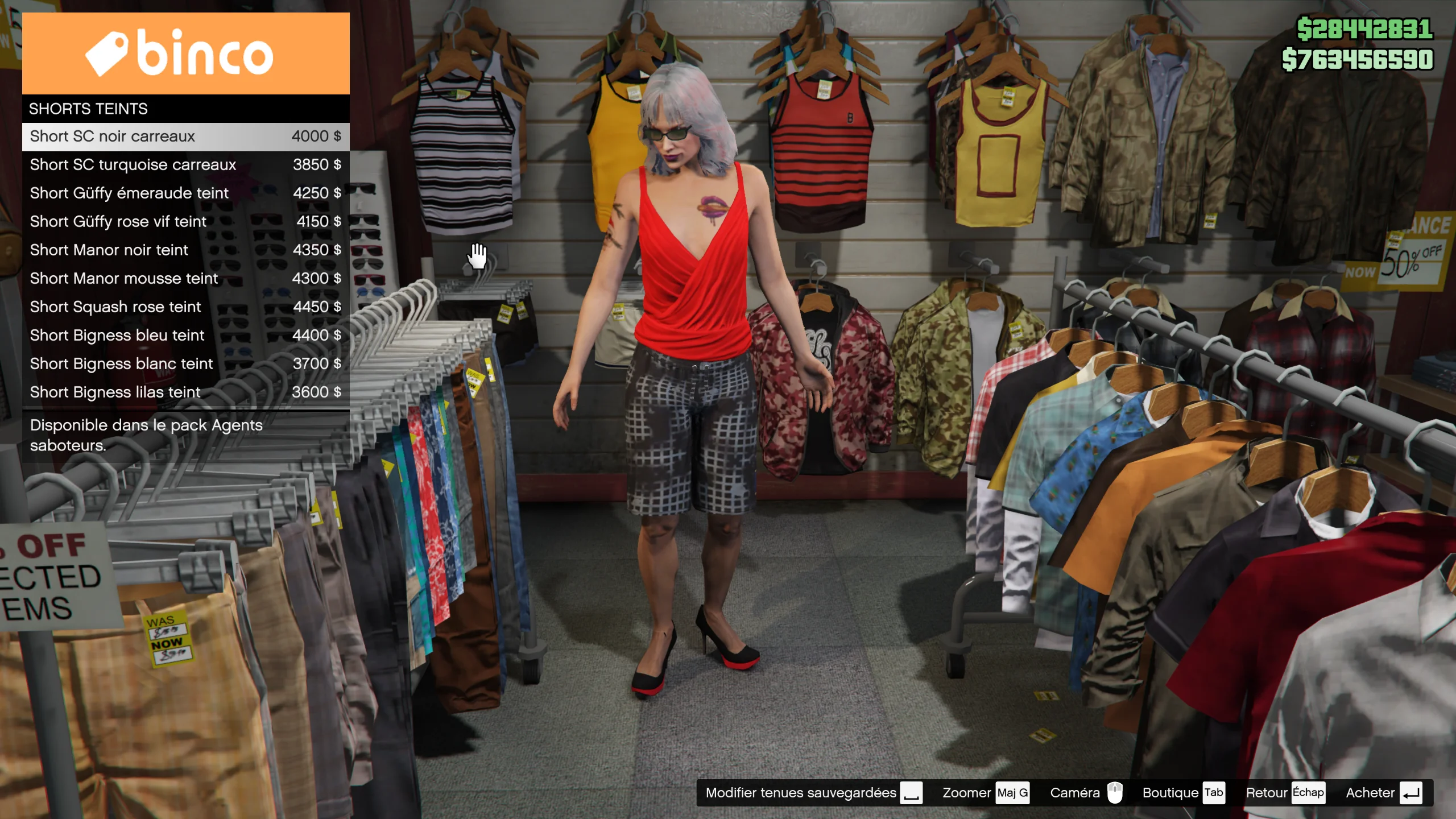
Task: Use the Zoomer option
Action: pyautogui.click(x=985, y=793)
